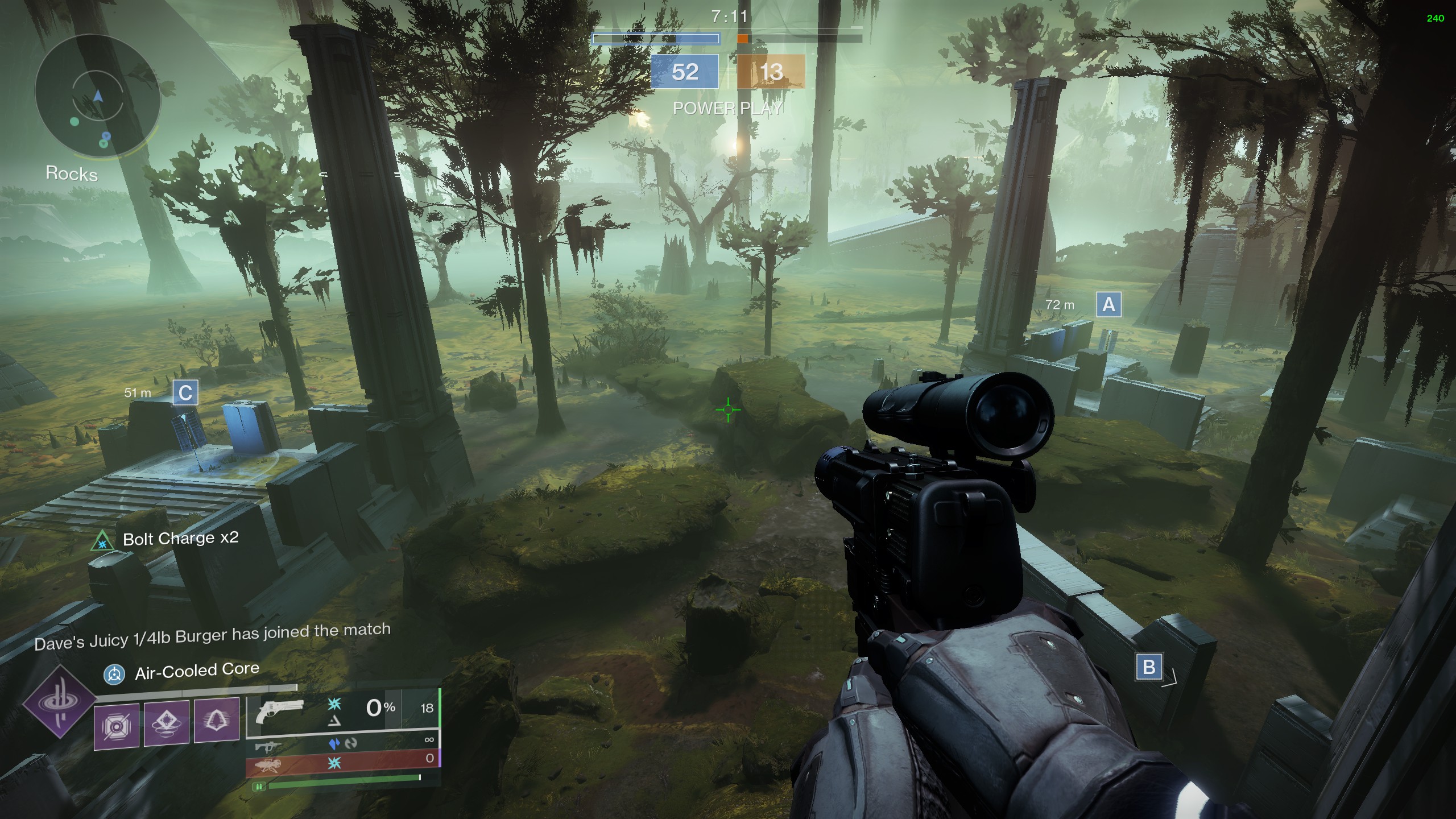Activate the purple diamond super ability
Viewport: 1456px width, 819px height.
(x=59, y=701)
